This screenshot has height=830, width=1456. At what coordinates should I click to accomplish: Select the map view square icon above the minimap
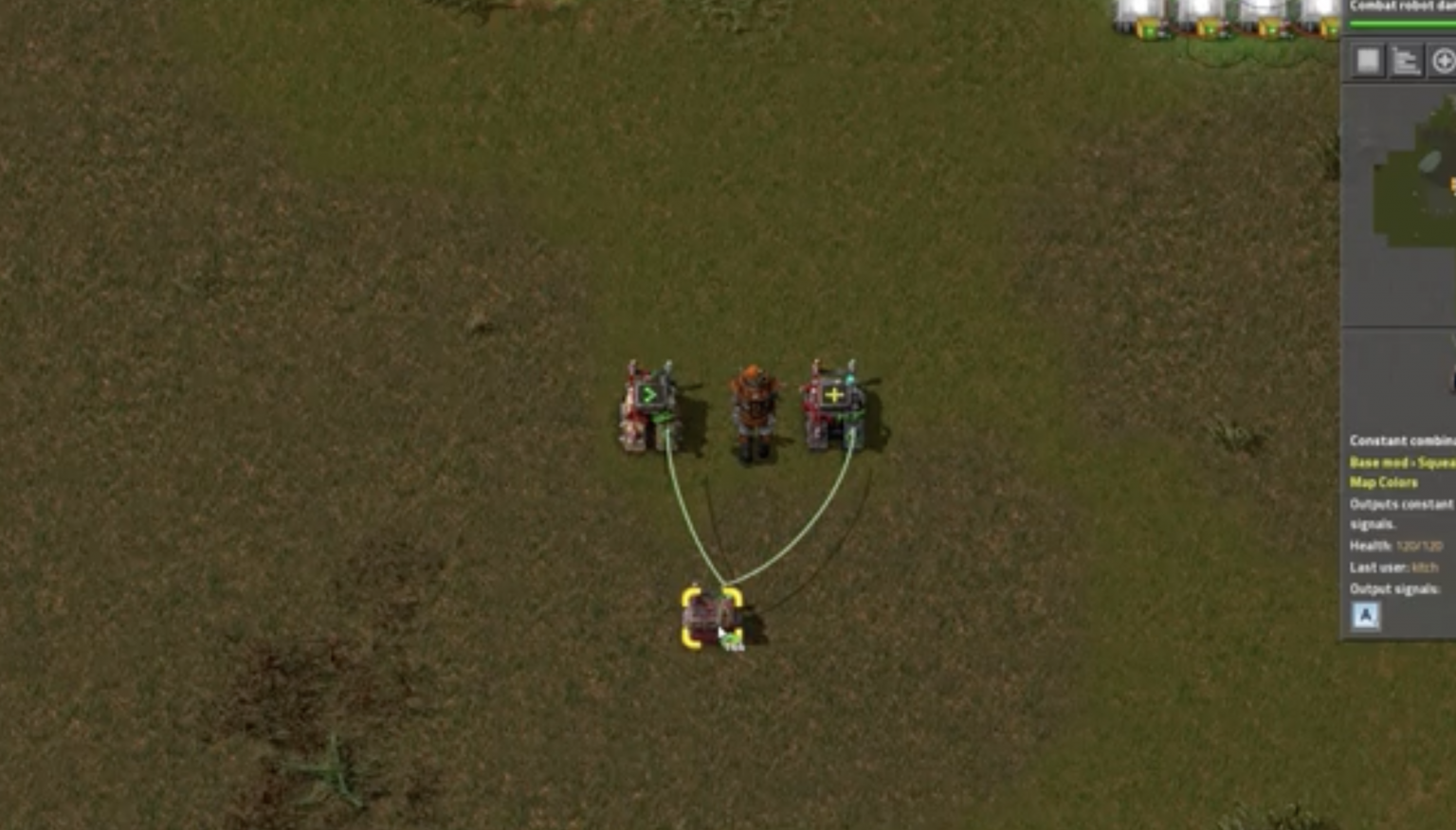point(1365,60)
